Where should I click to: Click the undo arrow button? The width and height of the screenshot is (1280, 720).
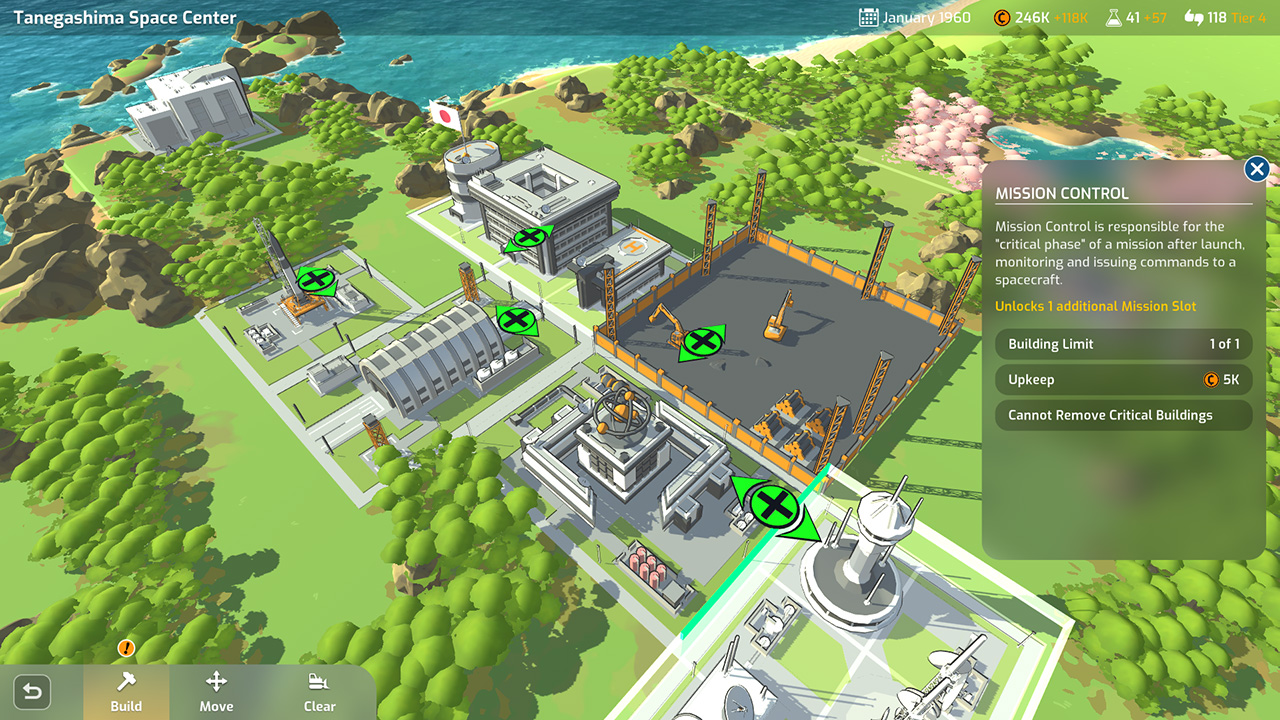click(x=31, y=691)
